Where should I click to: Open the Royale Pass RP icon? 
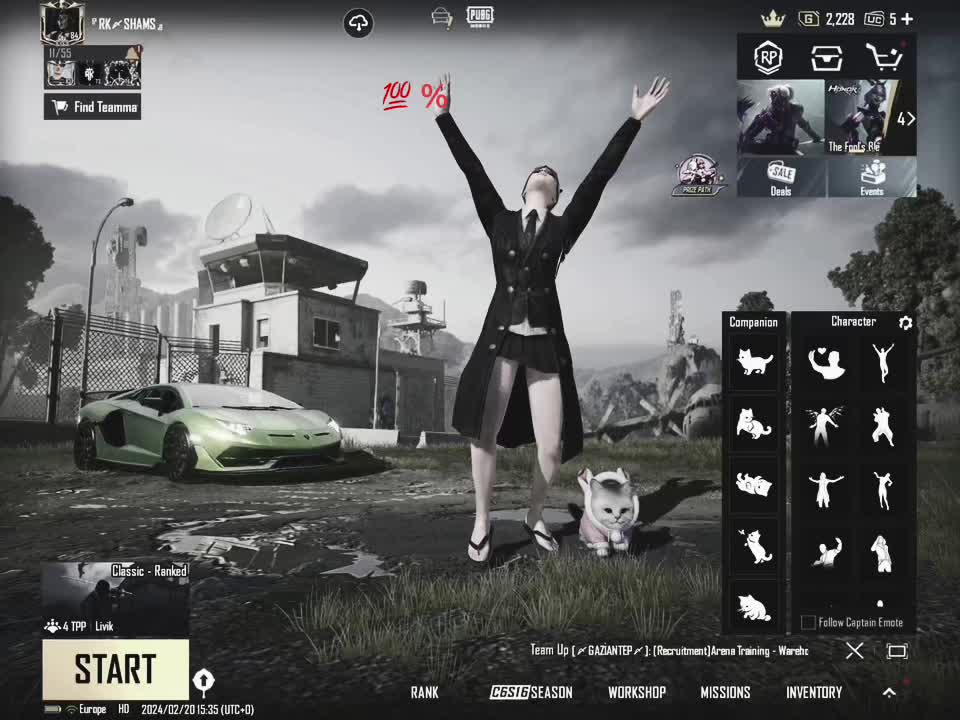[768, 57]
